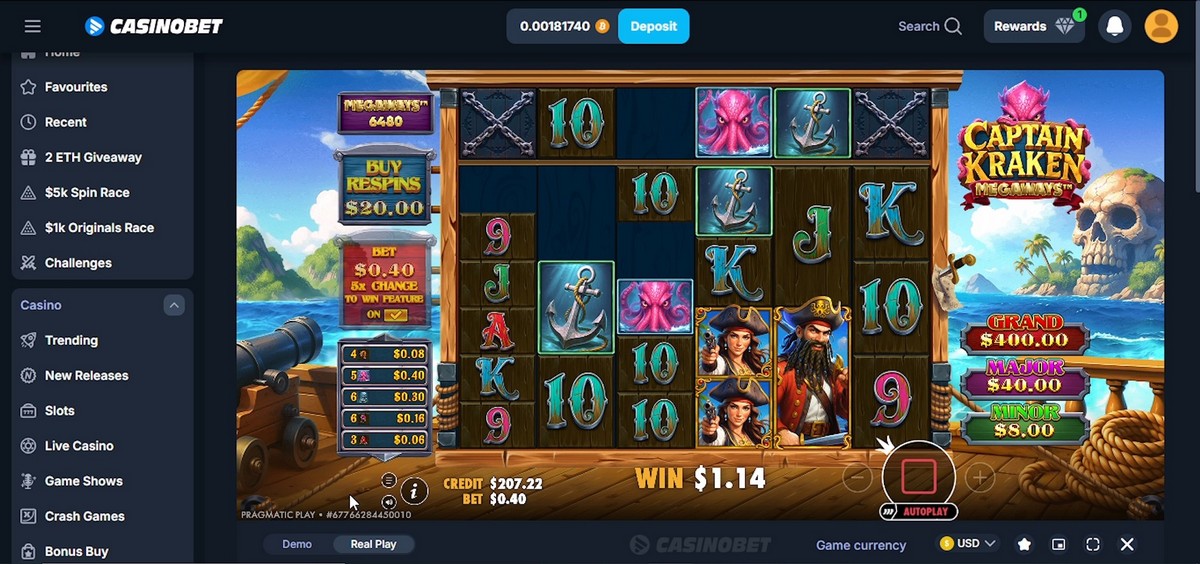
Task: Go to Live Casino section
Action: coord(79,446)
